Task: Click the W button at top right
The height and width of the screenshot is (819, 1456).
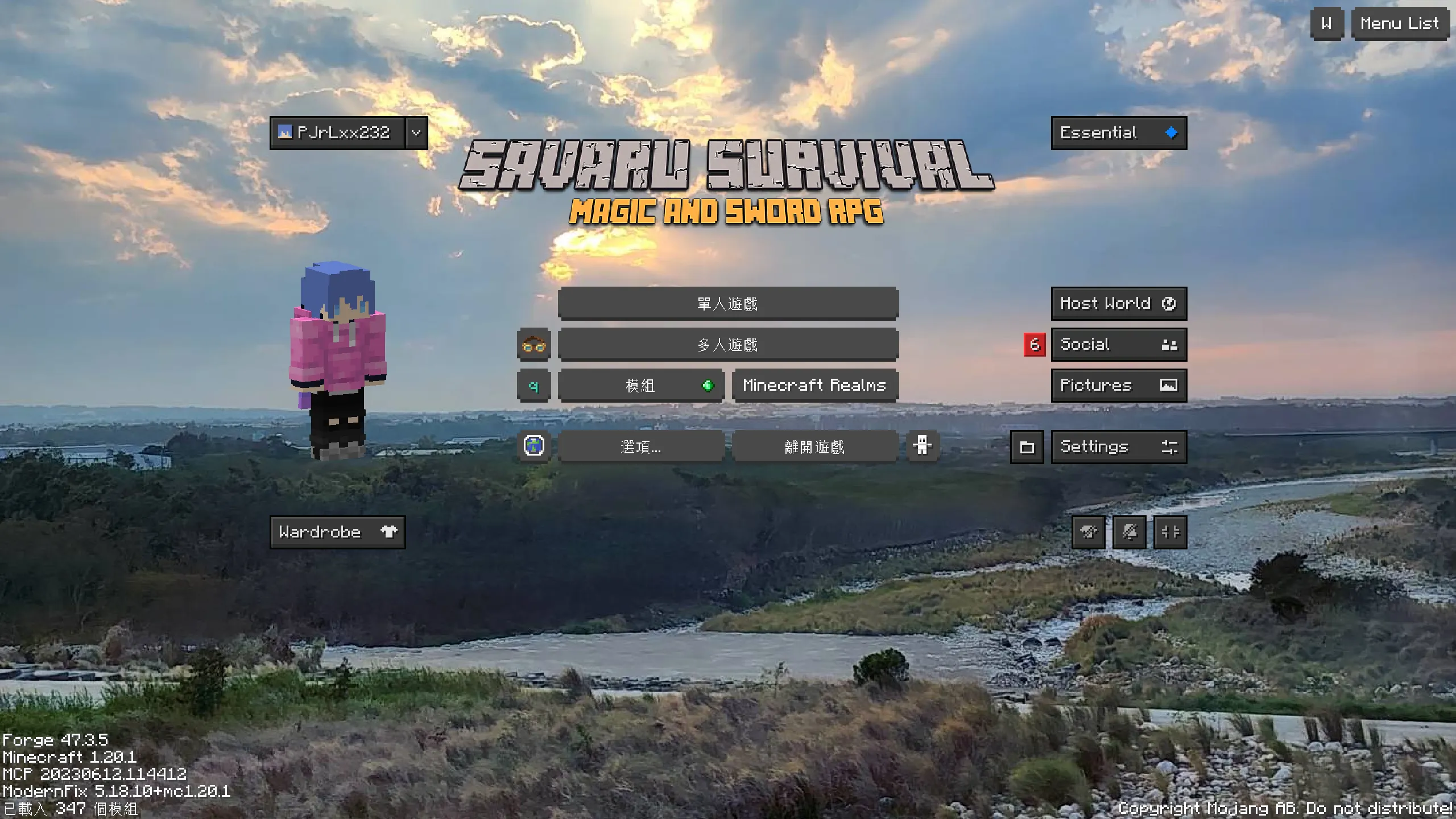Action: tap(1326, 23)
